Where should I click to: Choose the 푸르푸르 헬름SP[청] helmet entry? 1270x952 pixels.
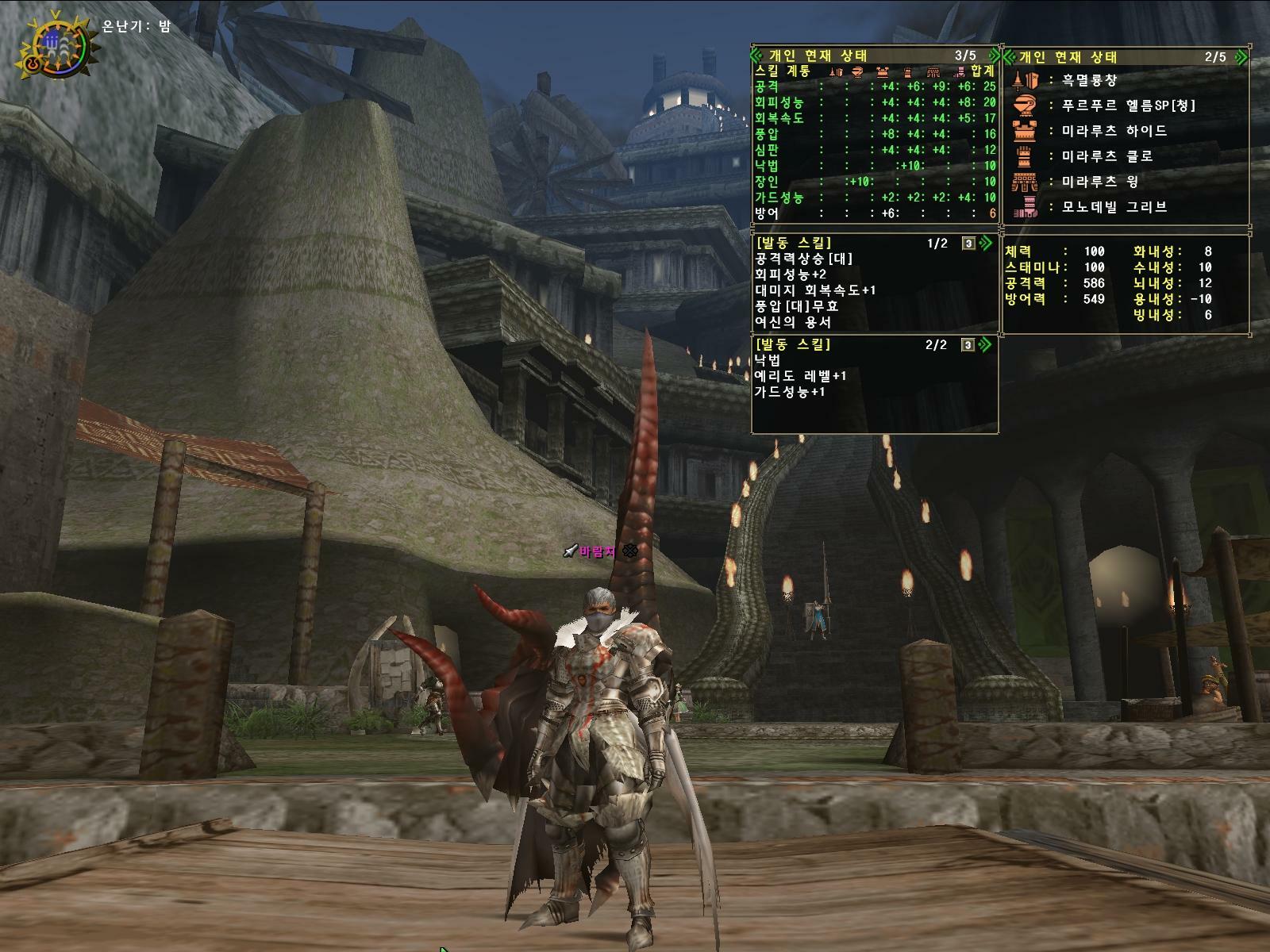[x=1127, y=106]
